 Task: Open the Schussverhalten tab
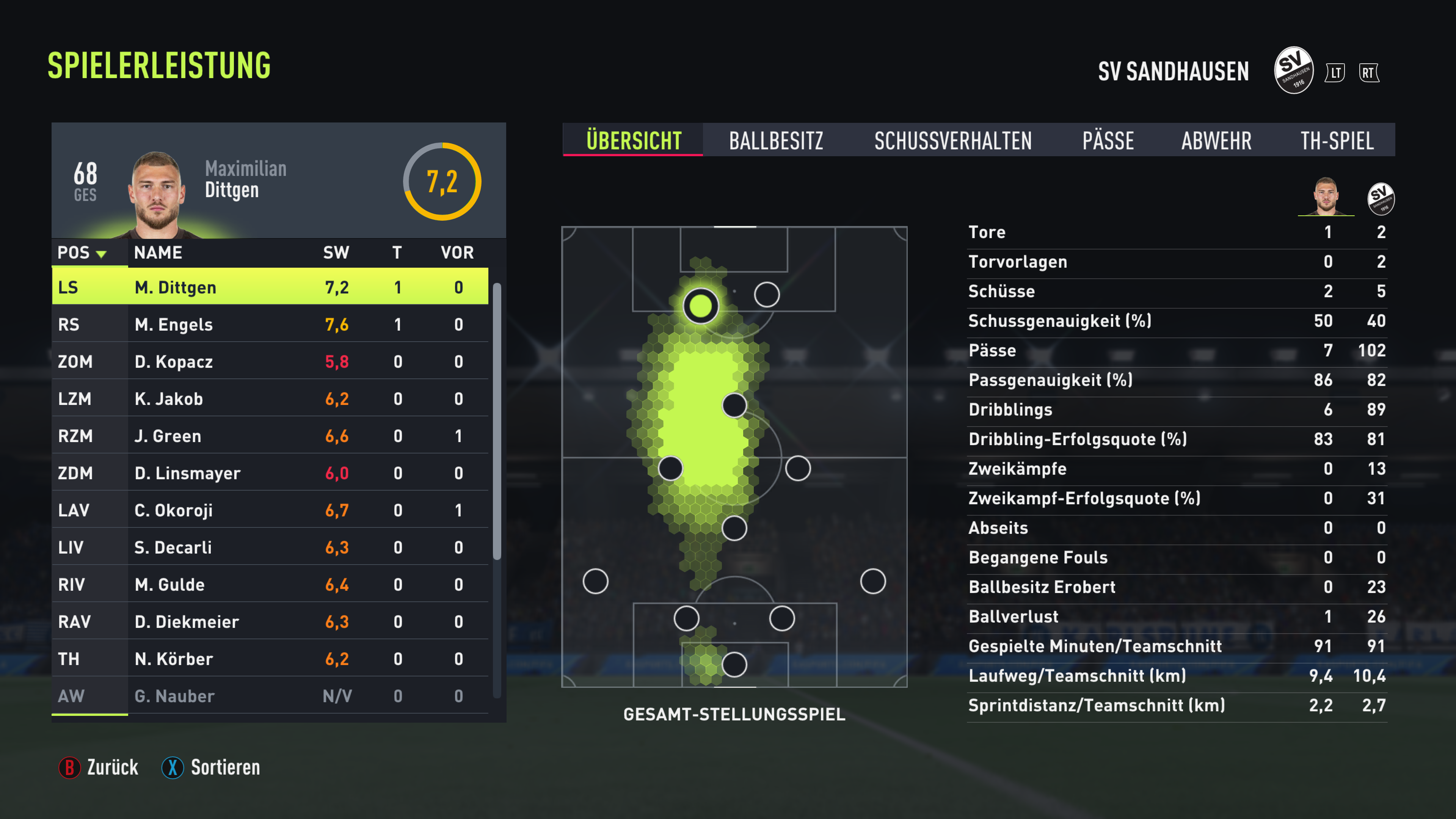(x=952, y=140)
